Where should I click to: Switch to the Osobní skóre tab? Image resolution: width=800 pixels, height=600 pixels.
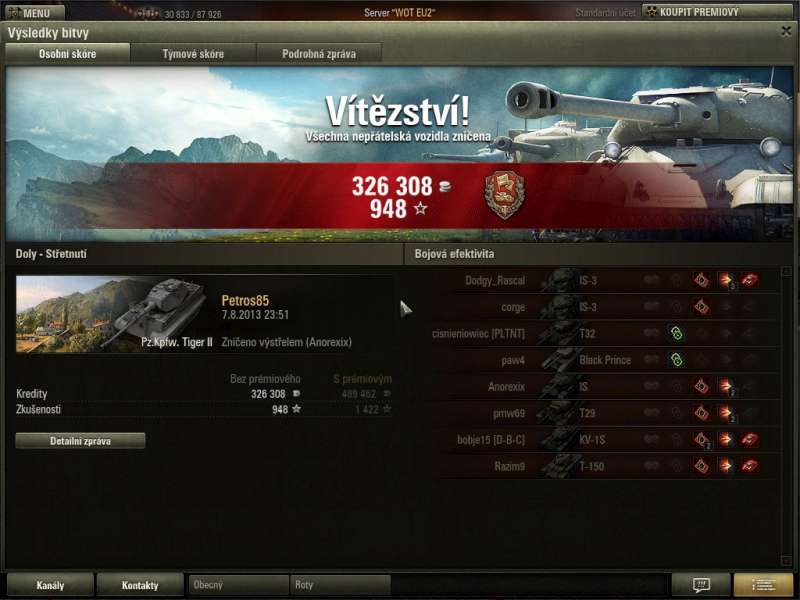68,54
